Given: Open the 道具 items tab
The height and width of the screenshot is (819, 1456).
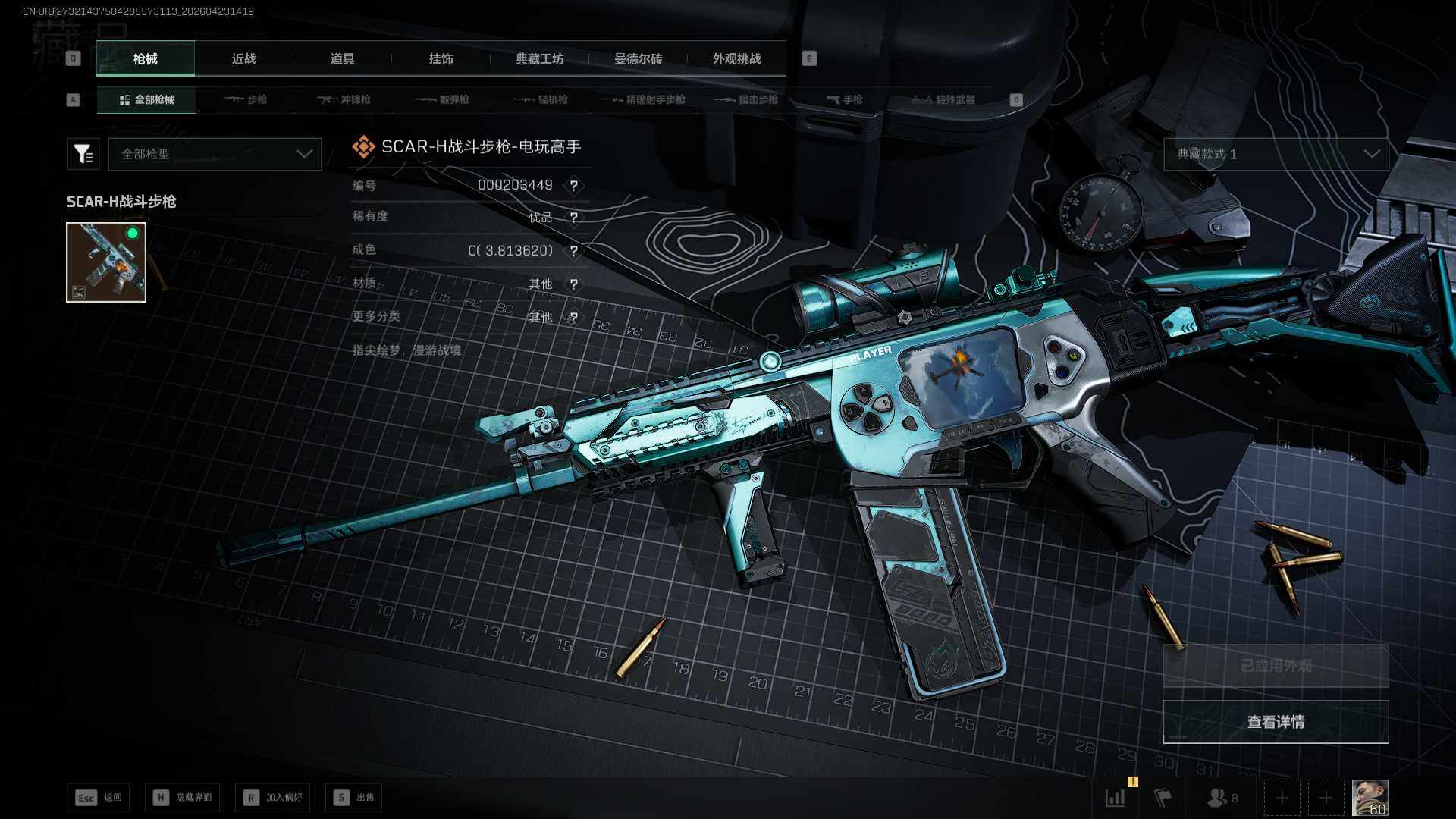Looking at the screenshot, I should click(342, 58).
